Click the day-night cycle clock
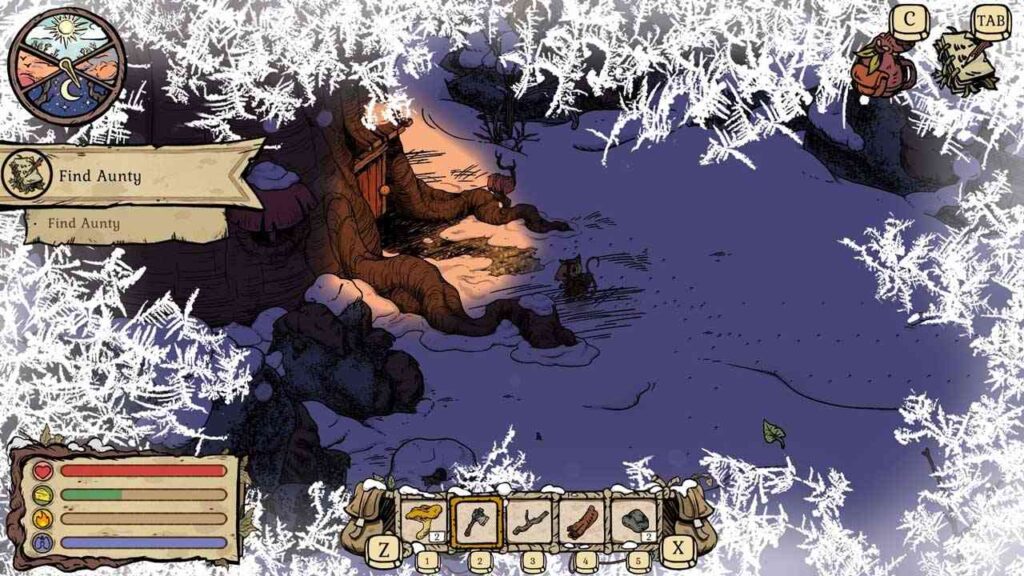This screenshot has height=576, width=1024. pos(67,65)
